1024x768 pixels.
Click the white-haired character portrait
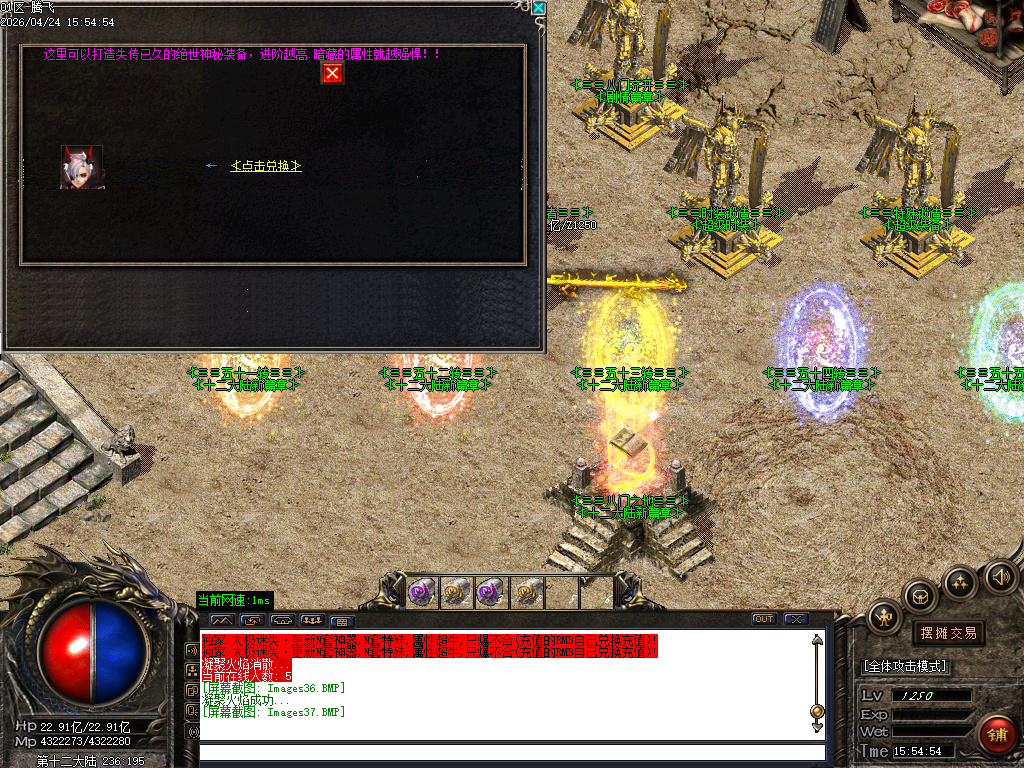tap(81, 167)
